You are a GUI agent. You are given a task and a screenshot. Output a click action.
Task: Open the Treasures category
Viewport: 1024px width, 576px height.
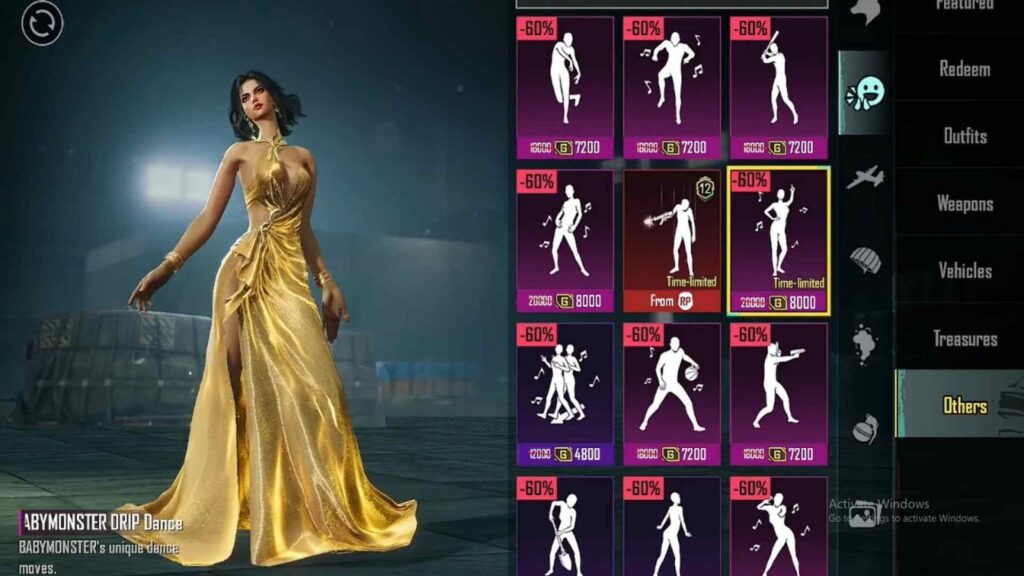964,338
